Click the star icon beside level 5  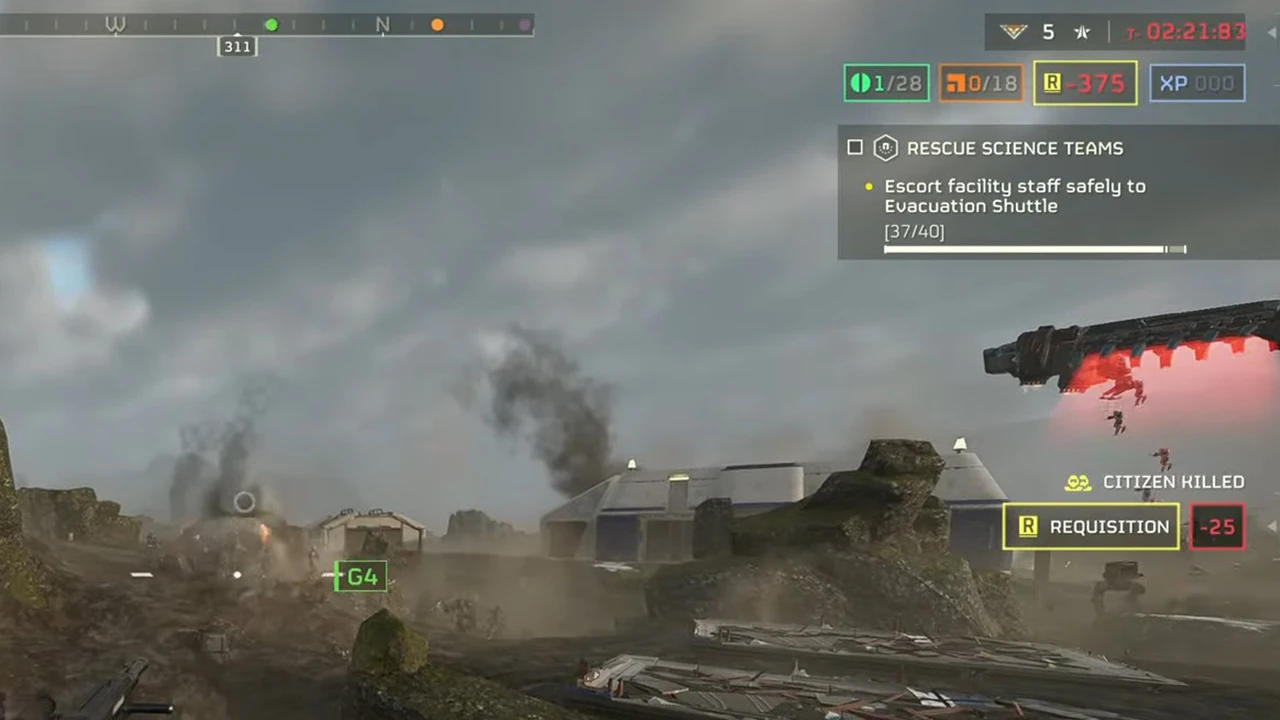coord(1081,31)
